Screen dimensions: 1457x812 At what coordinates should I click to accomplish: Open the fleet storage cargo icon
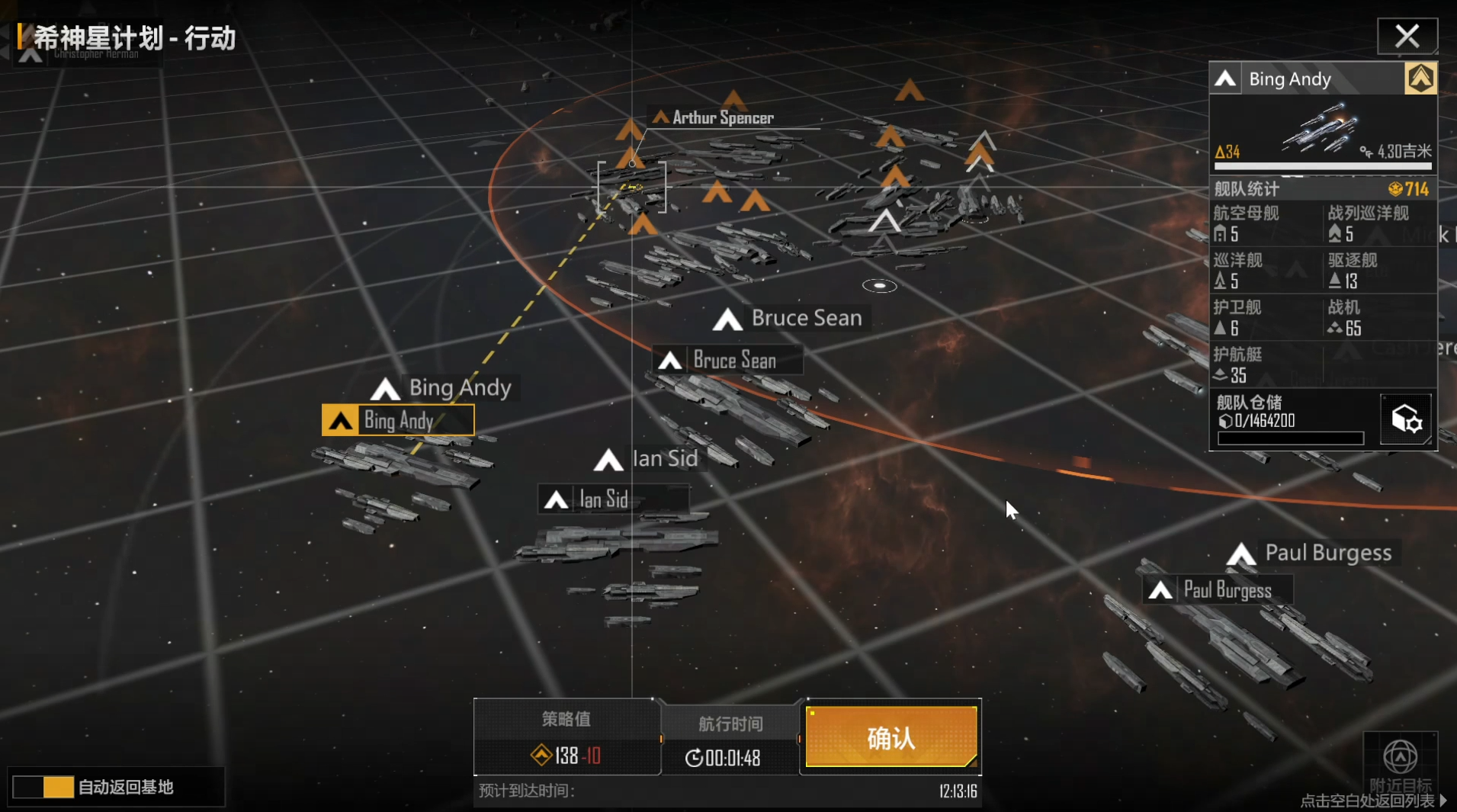[1405, 419]
